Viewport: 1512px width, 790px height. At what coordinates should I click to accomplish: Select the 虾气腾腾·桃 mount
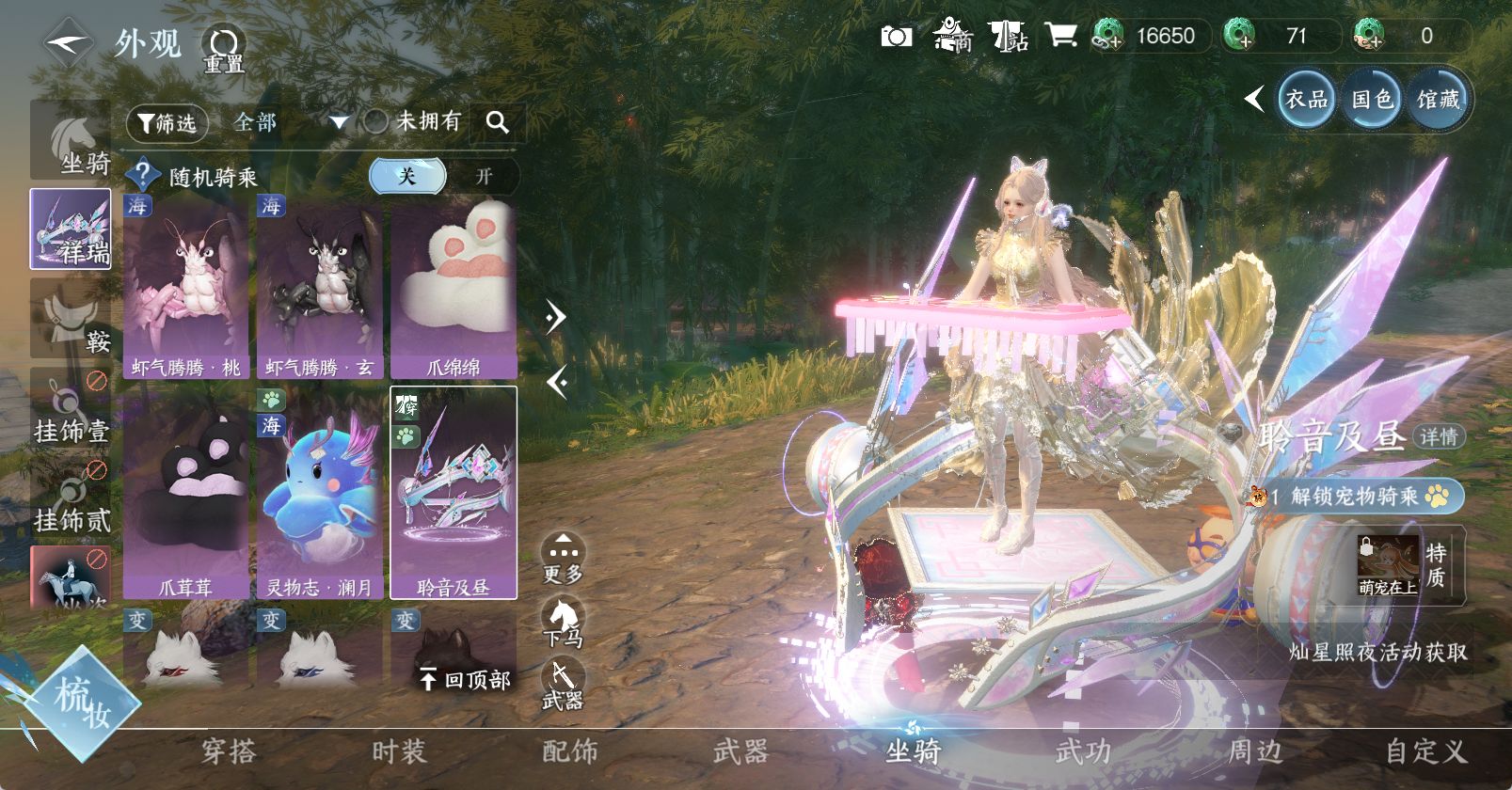click(186, 287)
